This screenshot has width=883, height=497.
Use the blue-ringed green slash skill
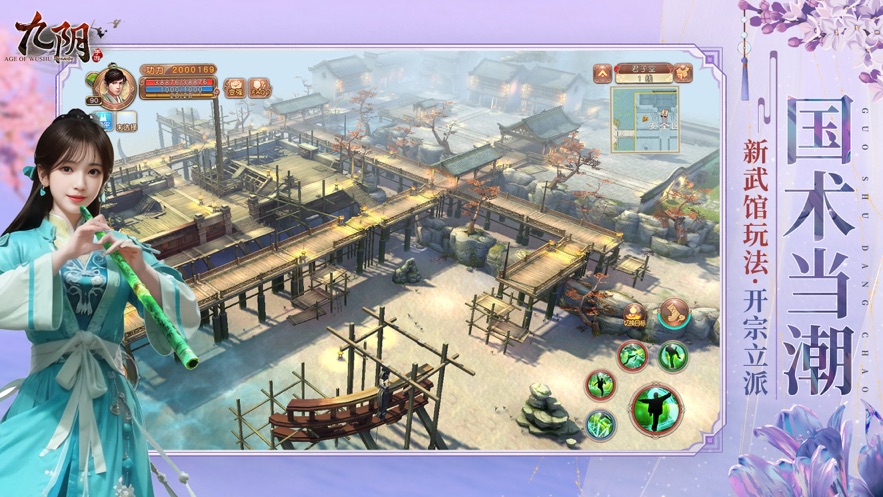(600, 424)
